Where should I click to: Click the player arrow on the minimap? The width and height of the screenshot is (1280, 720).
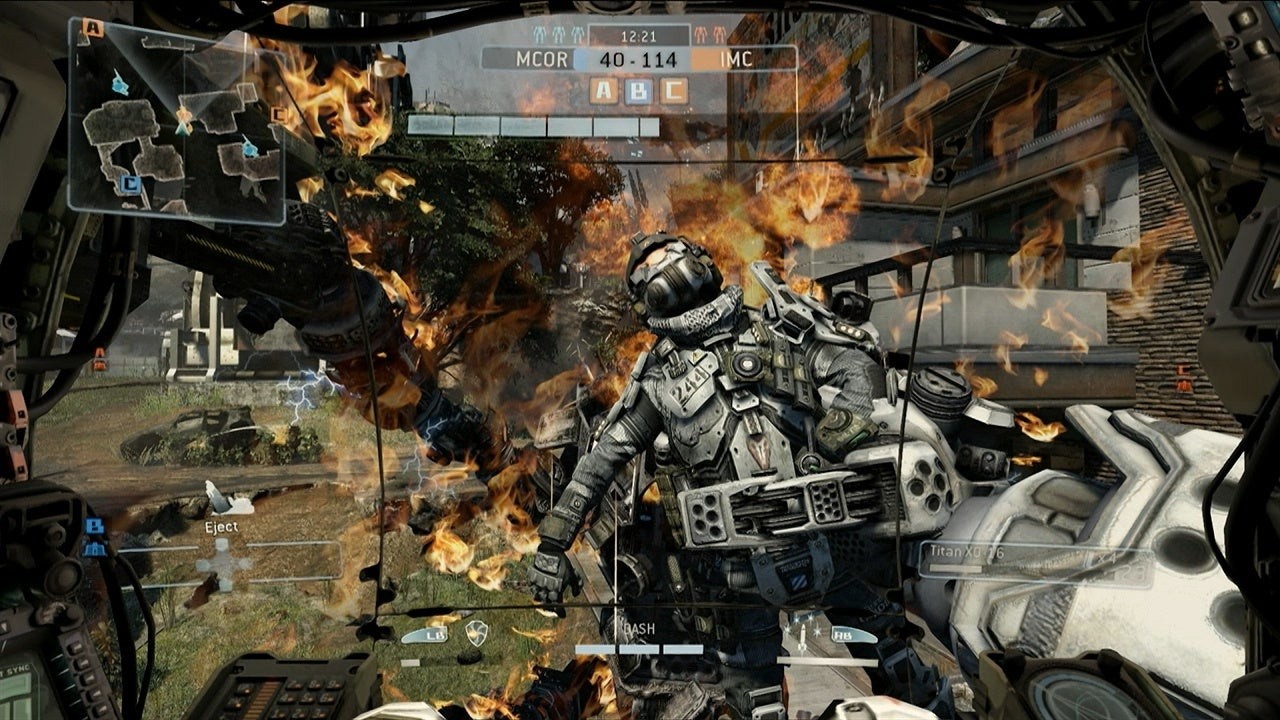[x=184, y=120]
